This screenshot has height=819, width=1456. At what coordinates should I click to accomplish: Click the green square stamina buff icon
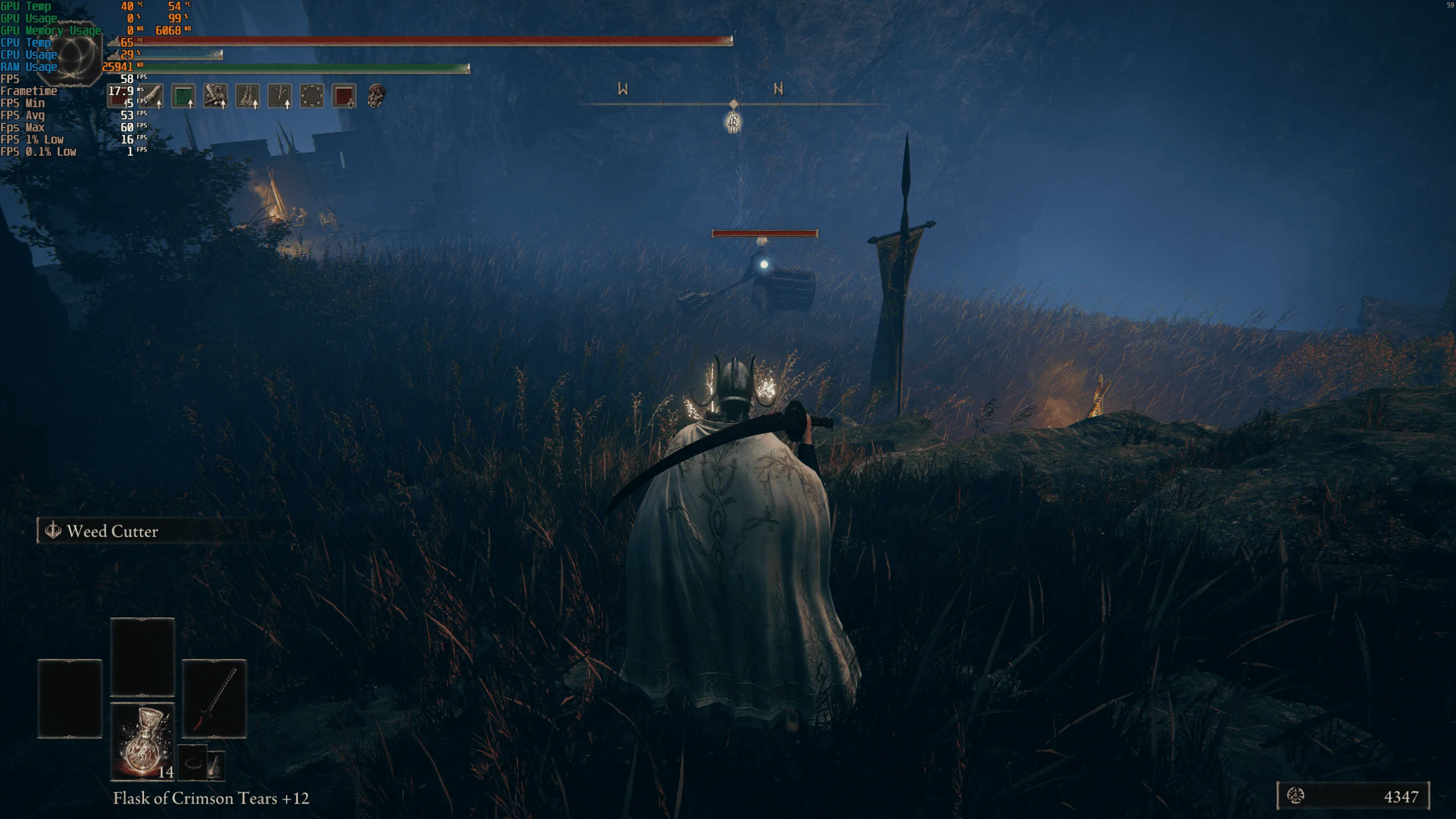tap(183, 96)
